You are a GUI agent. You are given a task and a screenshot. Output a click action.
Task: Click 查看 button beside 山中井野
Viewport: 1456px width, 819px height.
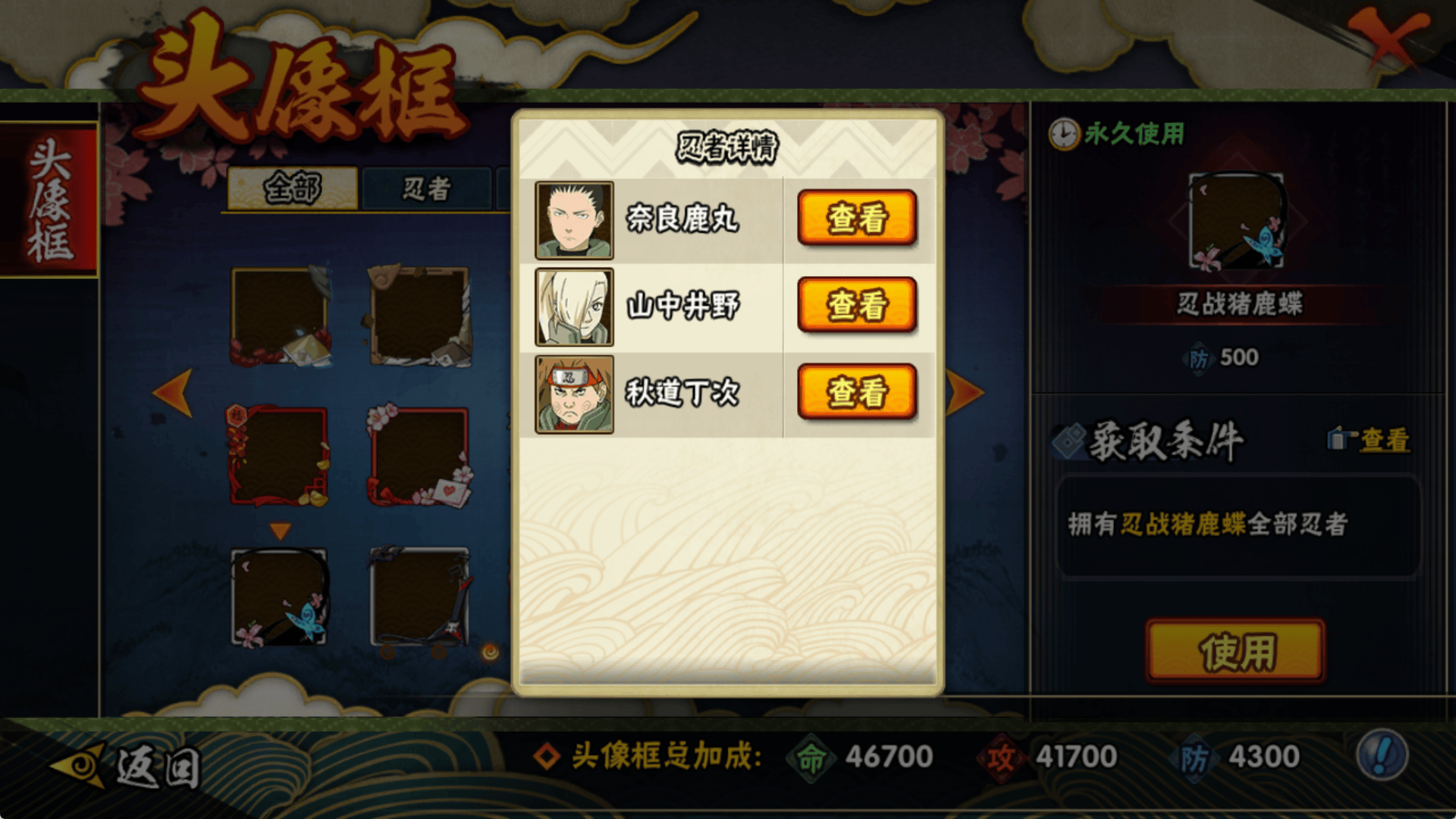click(x=857, y=305)
